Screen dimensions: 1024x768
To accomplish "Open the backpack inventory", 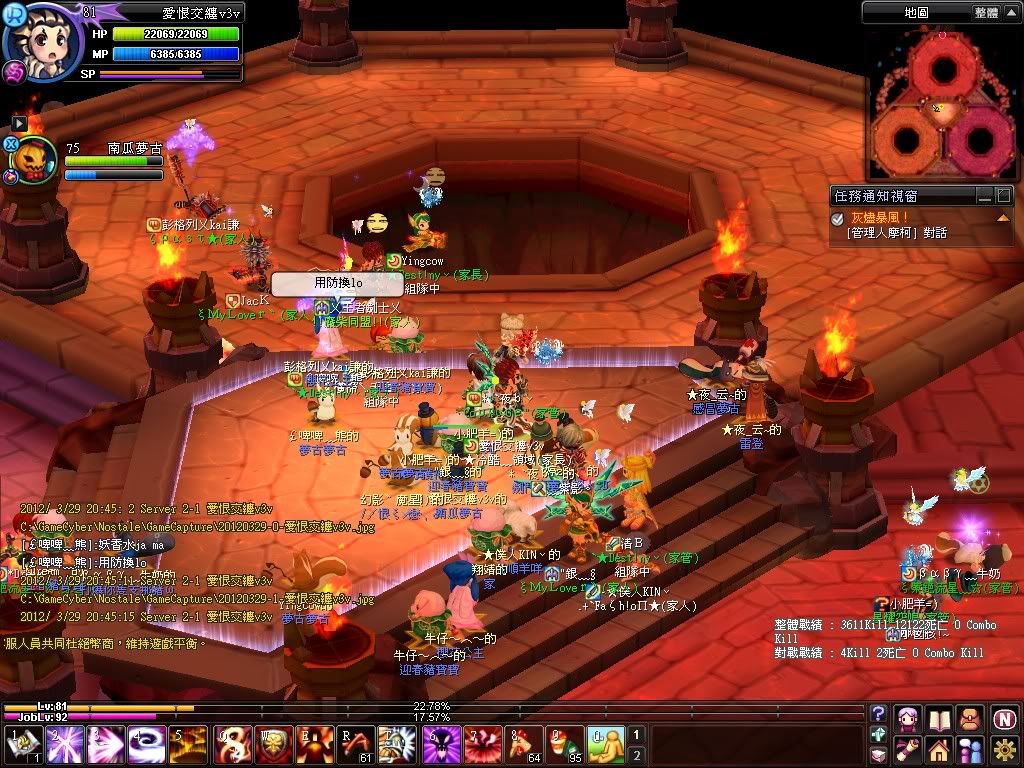I will click(970, 717).
